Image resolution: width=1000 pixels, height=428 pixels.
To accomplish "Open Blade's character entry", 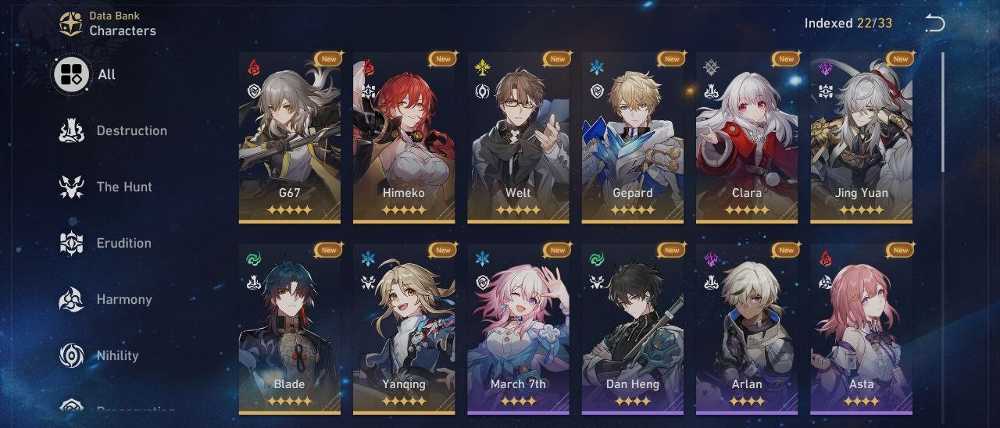I will coord(289,329).
